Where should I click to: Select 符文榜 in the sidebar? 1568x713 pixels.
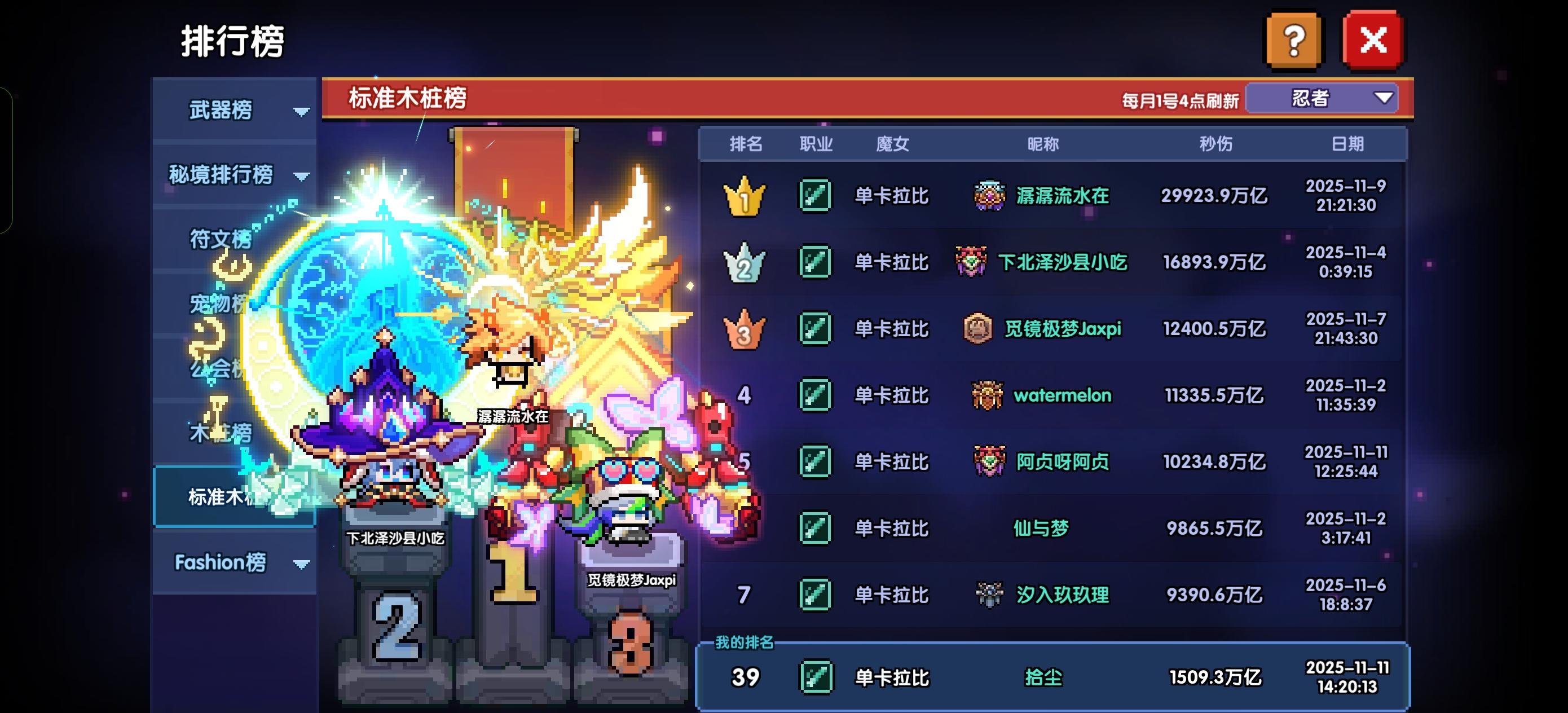pyautogui.click(x=222, y=240)
